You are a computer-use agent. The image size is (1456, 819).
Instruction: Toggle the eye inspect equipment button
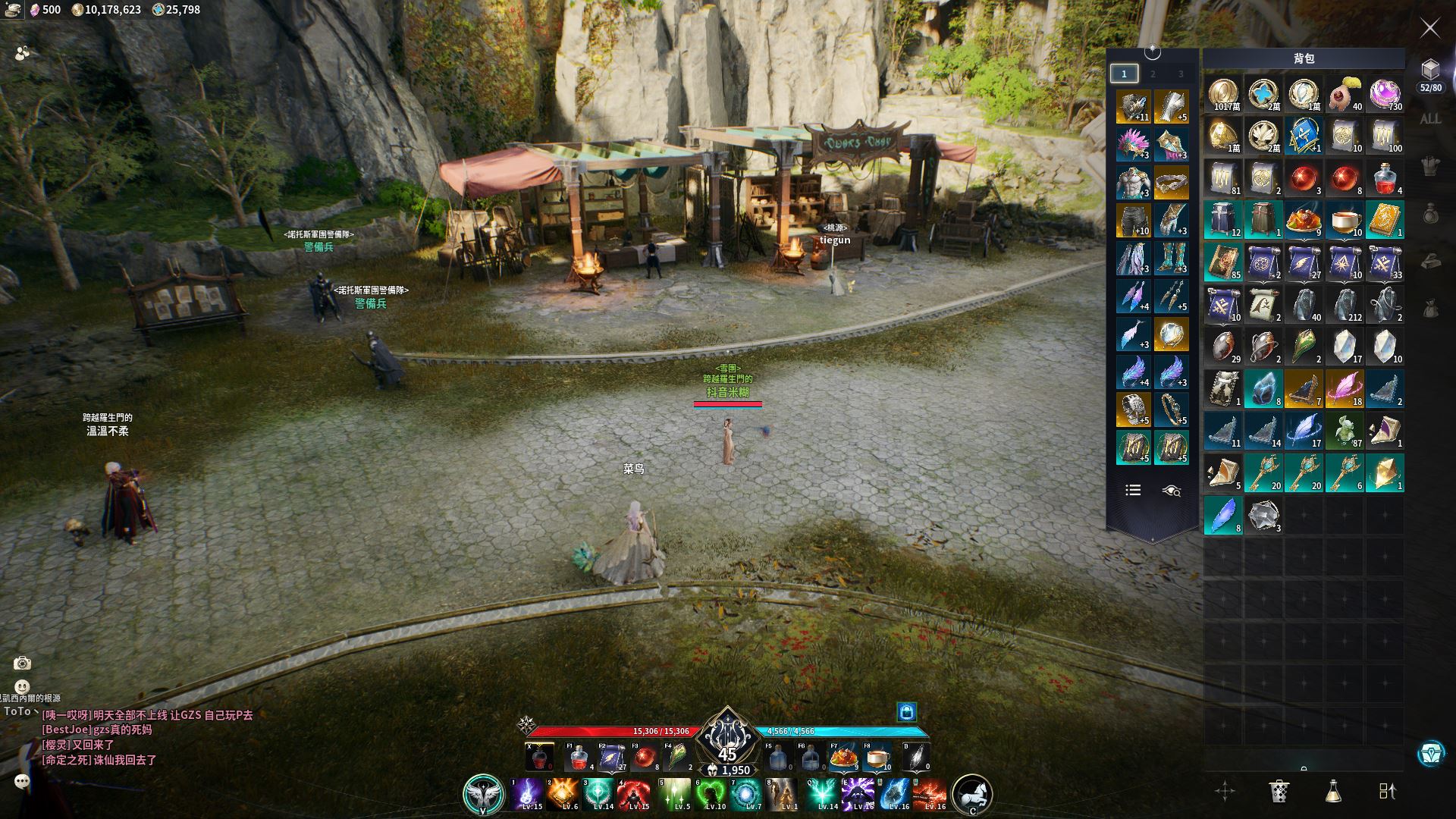coord(1172,491)
